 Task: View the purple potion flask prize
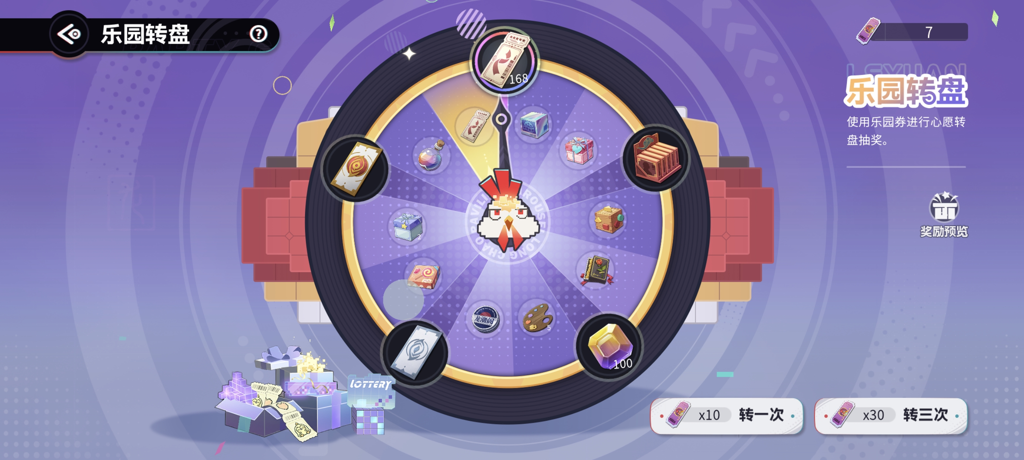pyautogui.click(x=430, y=155)
